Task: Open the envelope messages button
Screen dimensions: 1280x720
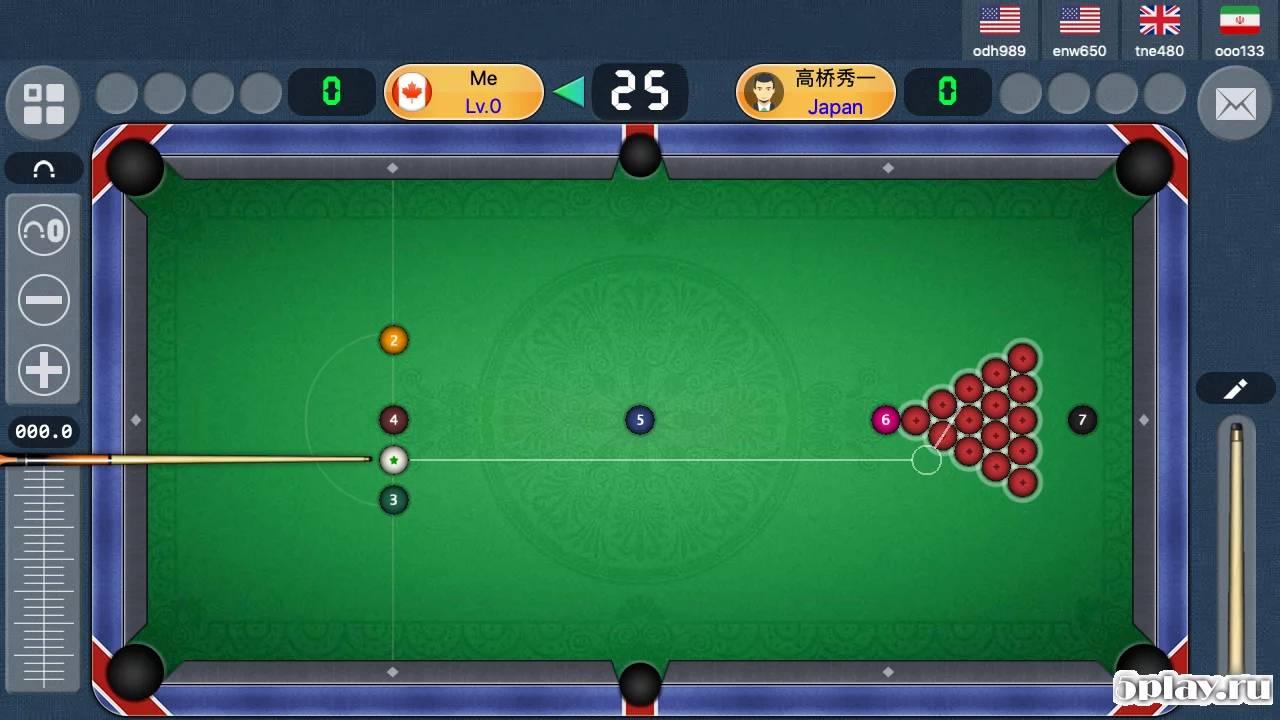Action: (1234, 104)
